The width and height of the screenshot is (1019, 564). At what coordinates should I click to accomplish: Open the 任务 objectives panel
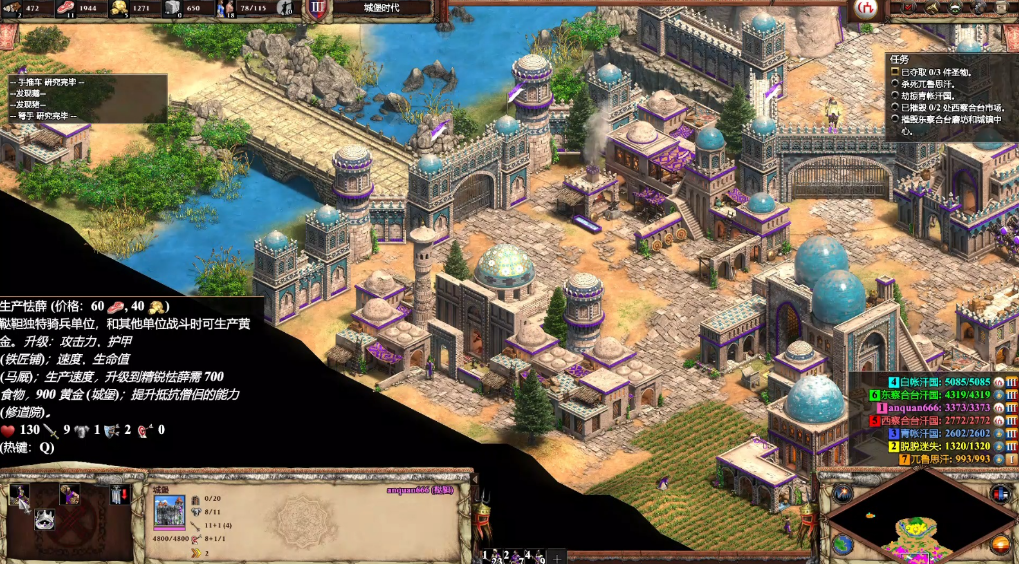(x=899, y=59)
